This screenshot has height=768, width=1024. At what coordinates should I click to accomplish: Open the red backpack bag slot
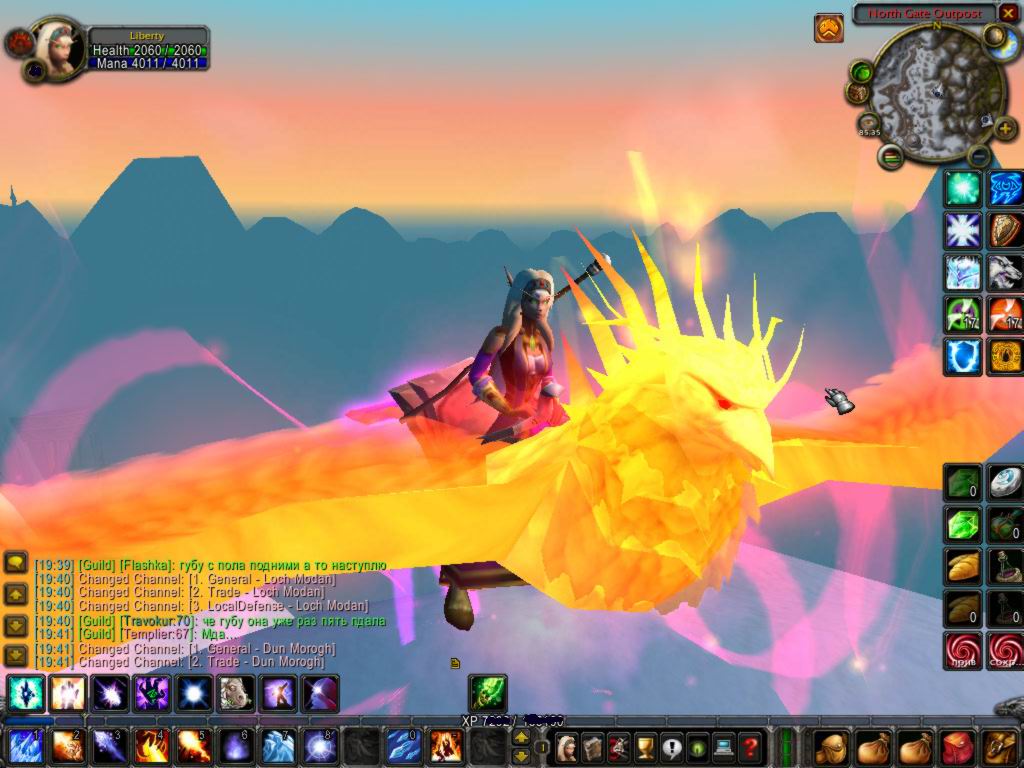(x=957, y=746)
